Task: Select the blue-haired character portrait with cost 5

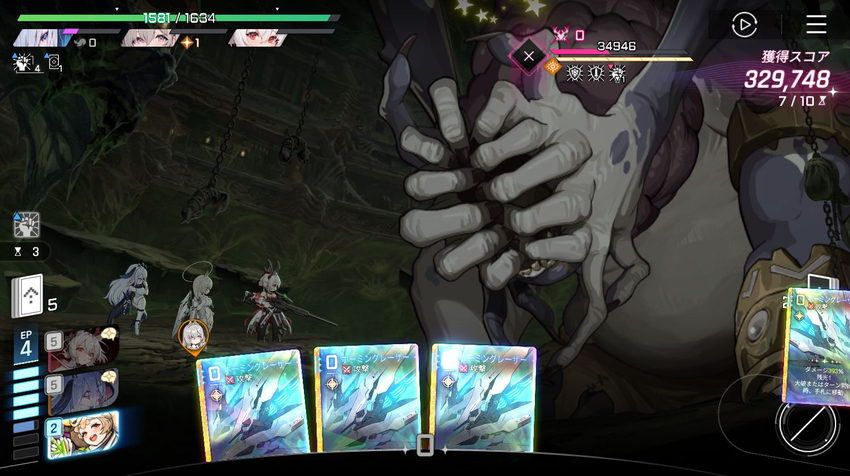Action: 83,389
